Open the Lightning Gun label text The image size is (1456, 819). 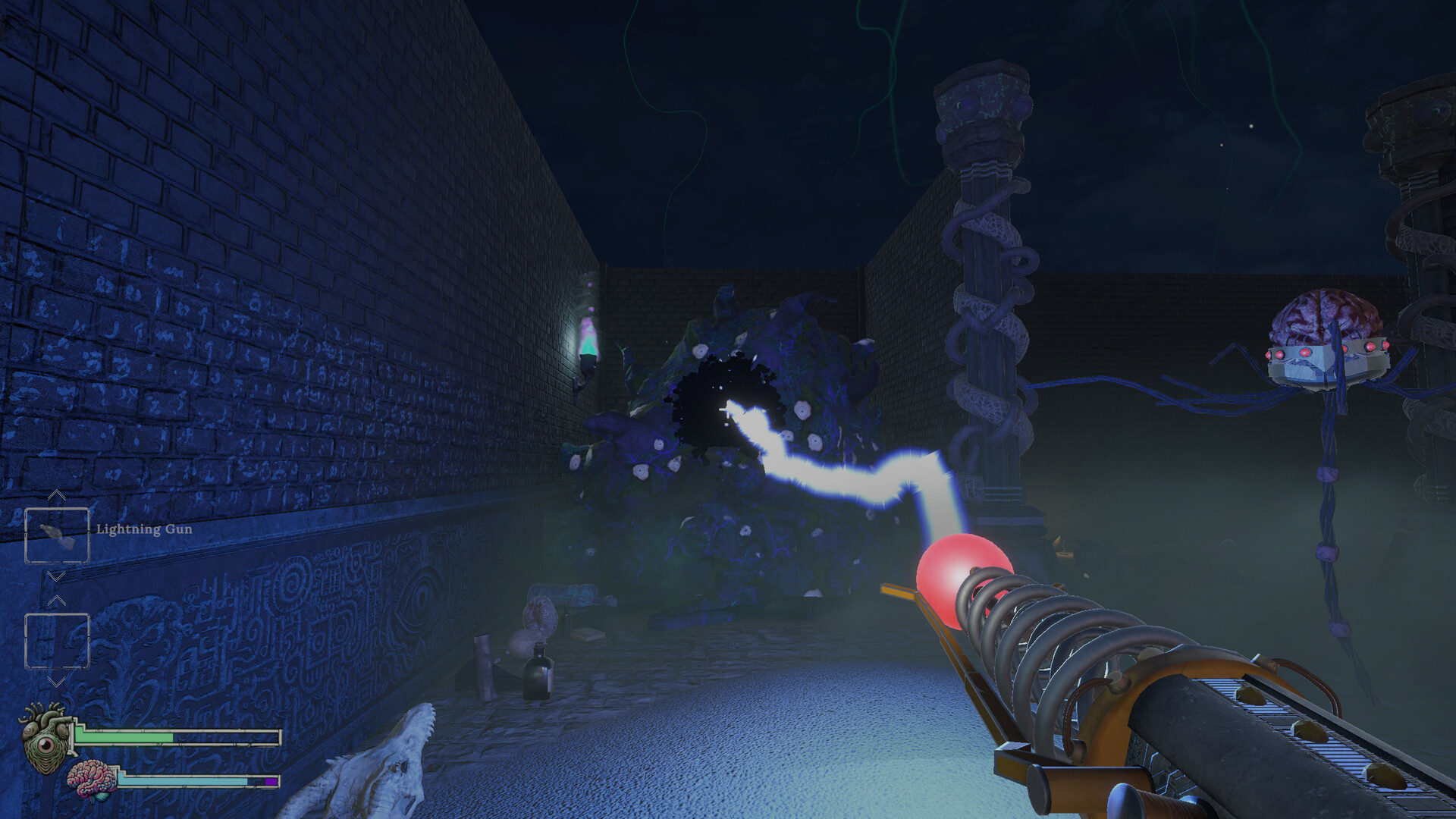tap(144, 529)
